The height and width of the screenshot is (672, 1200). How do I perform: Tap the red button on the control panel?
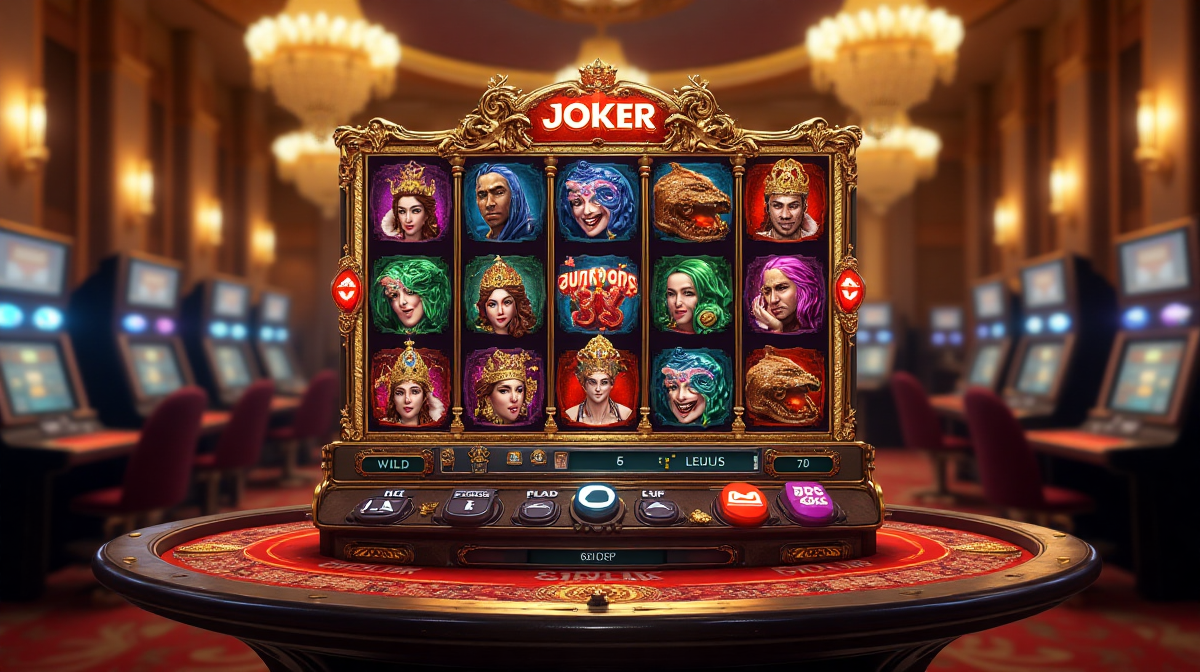[745, 501]
